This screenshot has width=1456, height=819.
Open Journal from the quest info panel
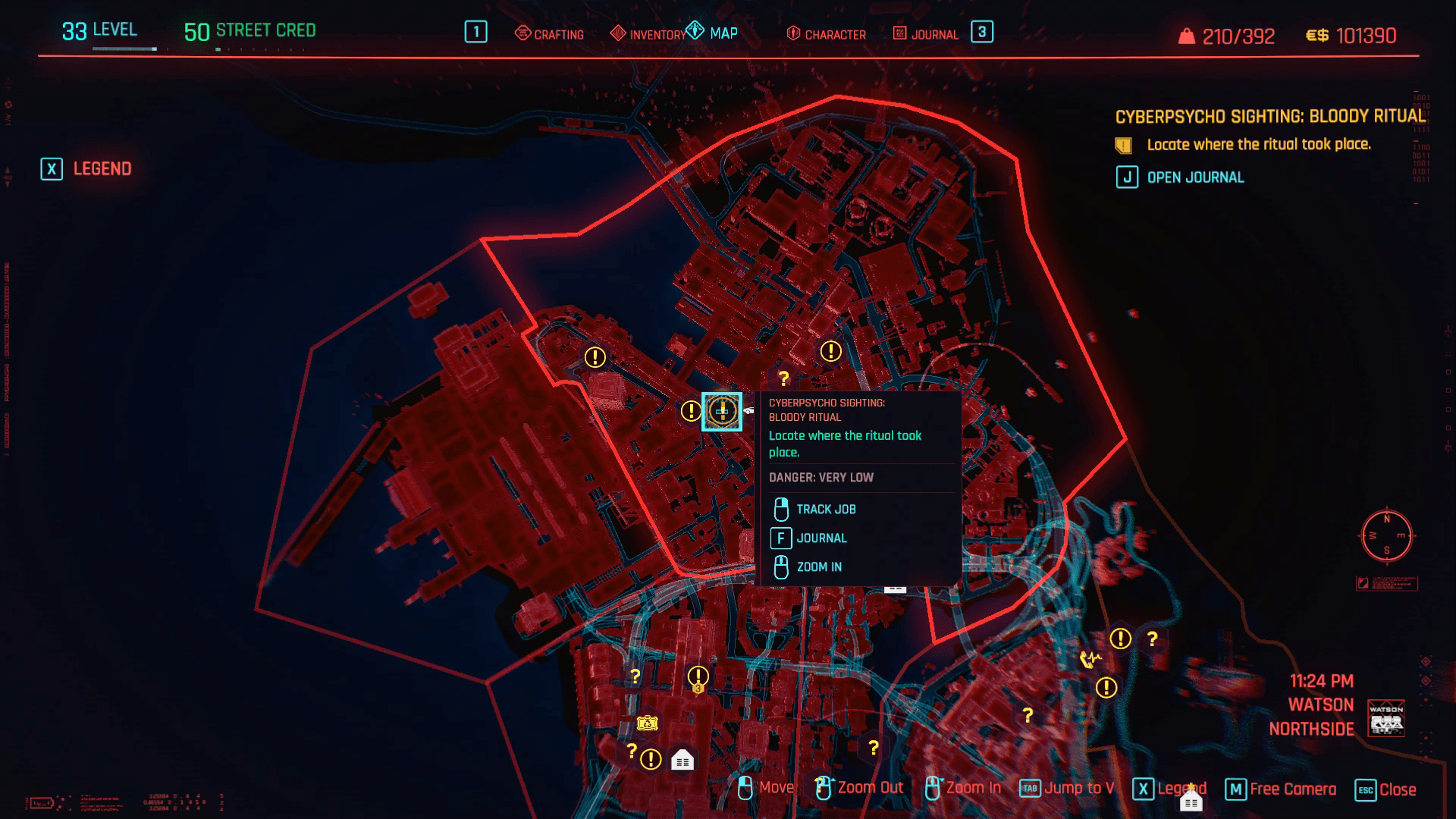pos(822,538)
